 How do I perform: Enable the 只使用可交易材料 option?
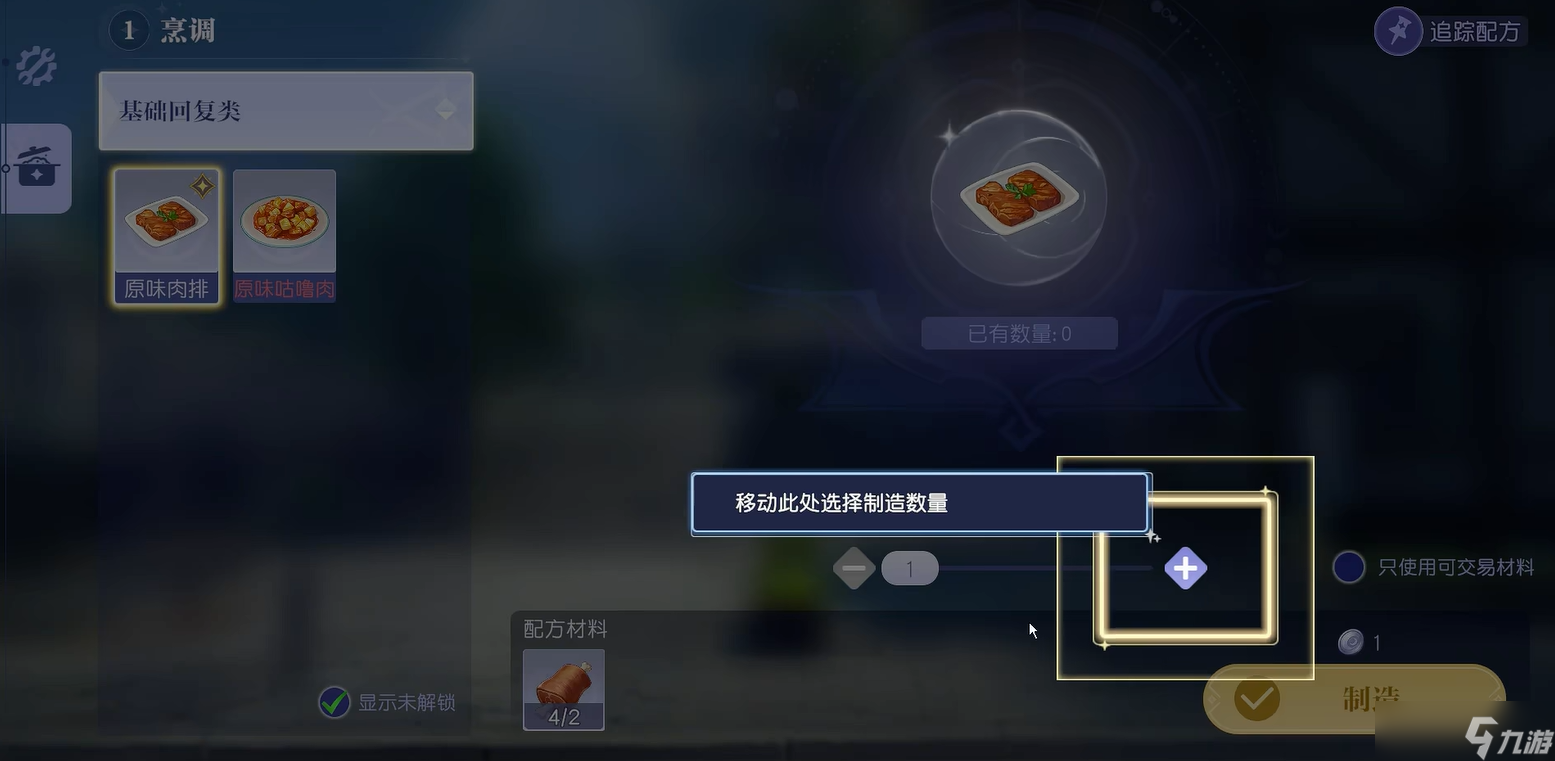tap(1348, 567)
